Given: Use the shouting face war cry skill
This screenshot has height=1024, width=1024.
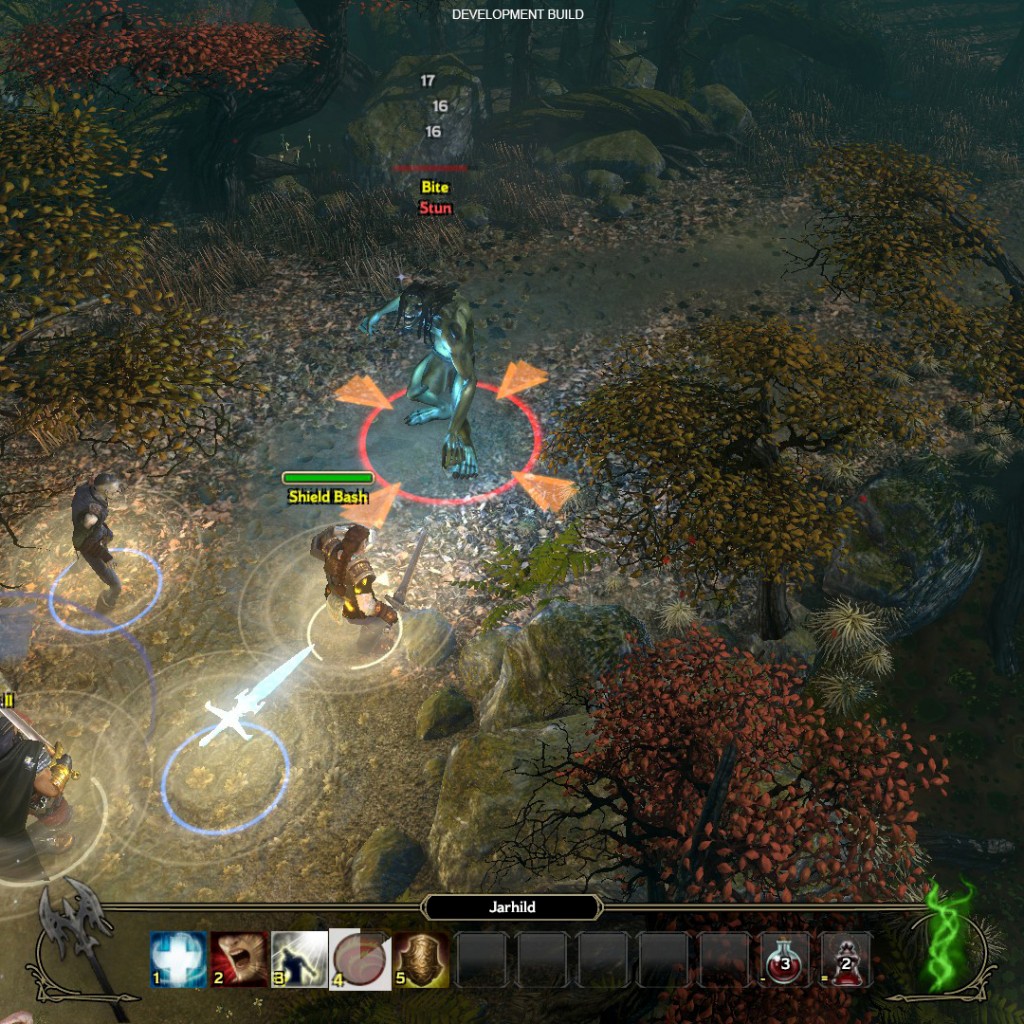Looking at the screenshot, I should click(239, 960).
